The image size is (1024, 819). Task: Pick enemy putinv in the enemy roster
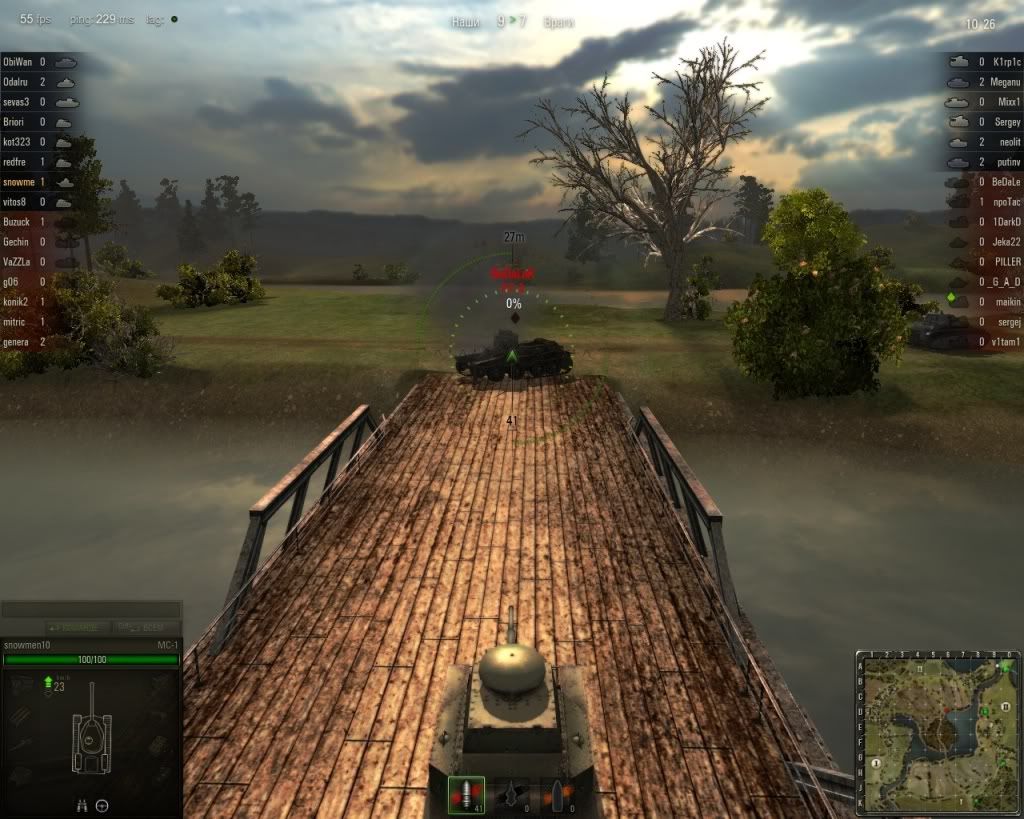985,162
